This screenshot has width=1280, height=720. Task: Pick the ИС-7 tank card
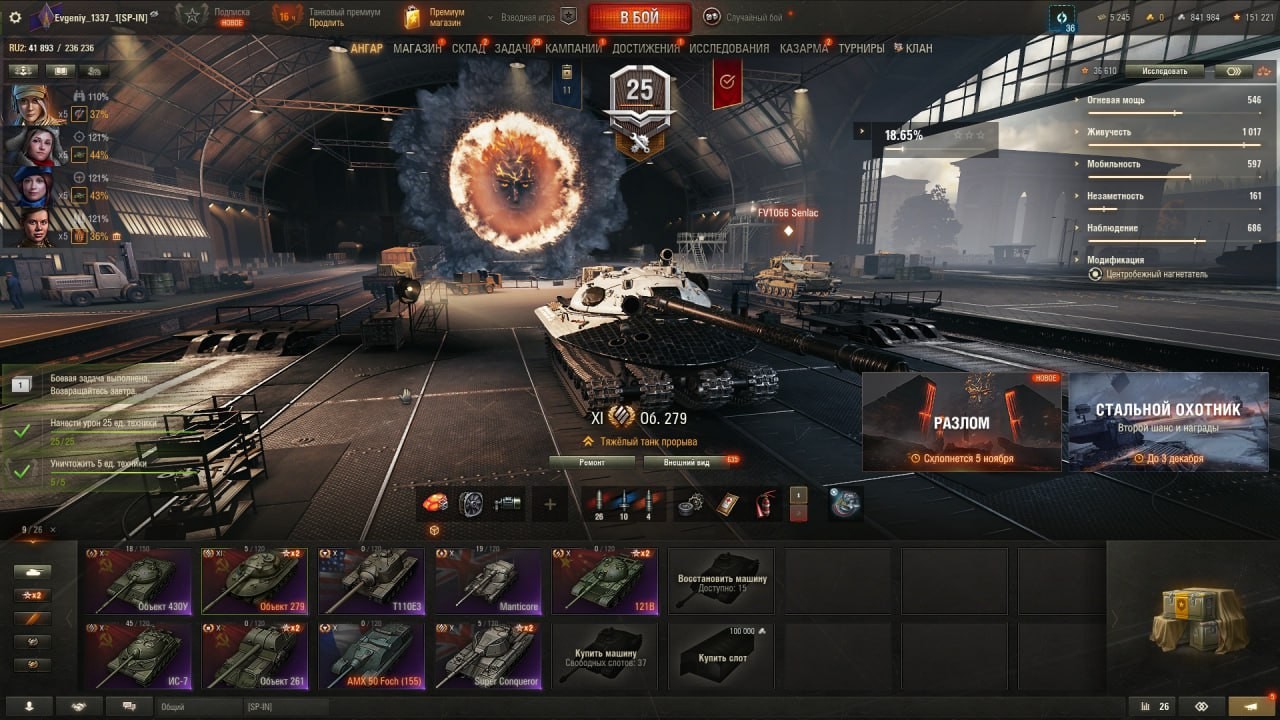(x=140, y=655)
